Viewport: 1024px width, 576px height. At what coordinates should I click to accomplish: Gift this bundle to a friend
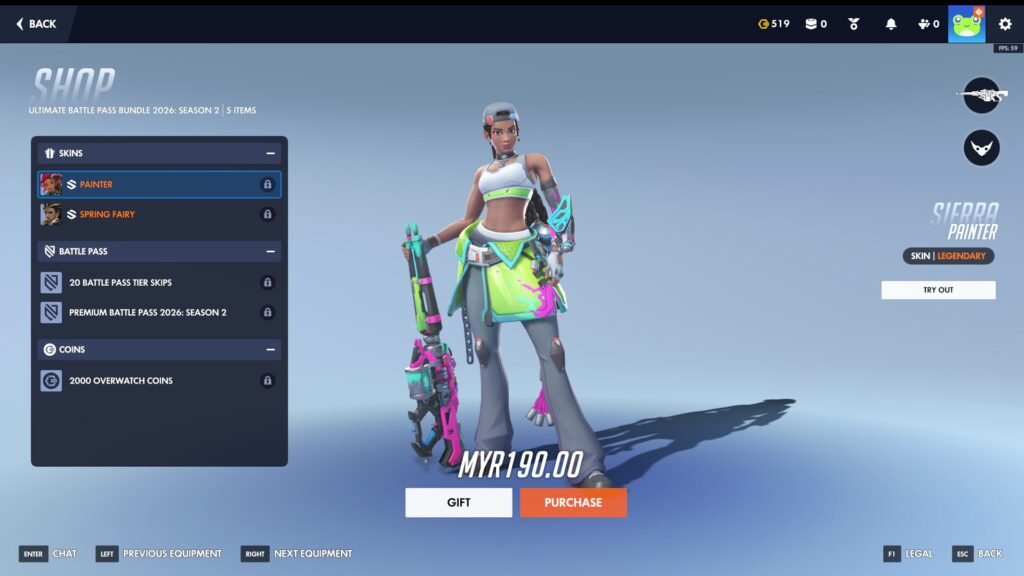point(458,502)
